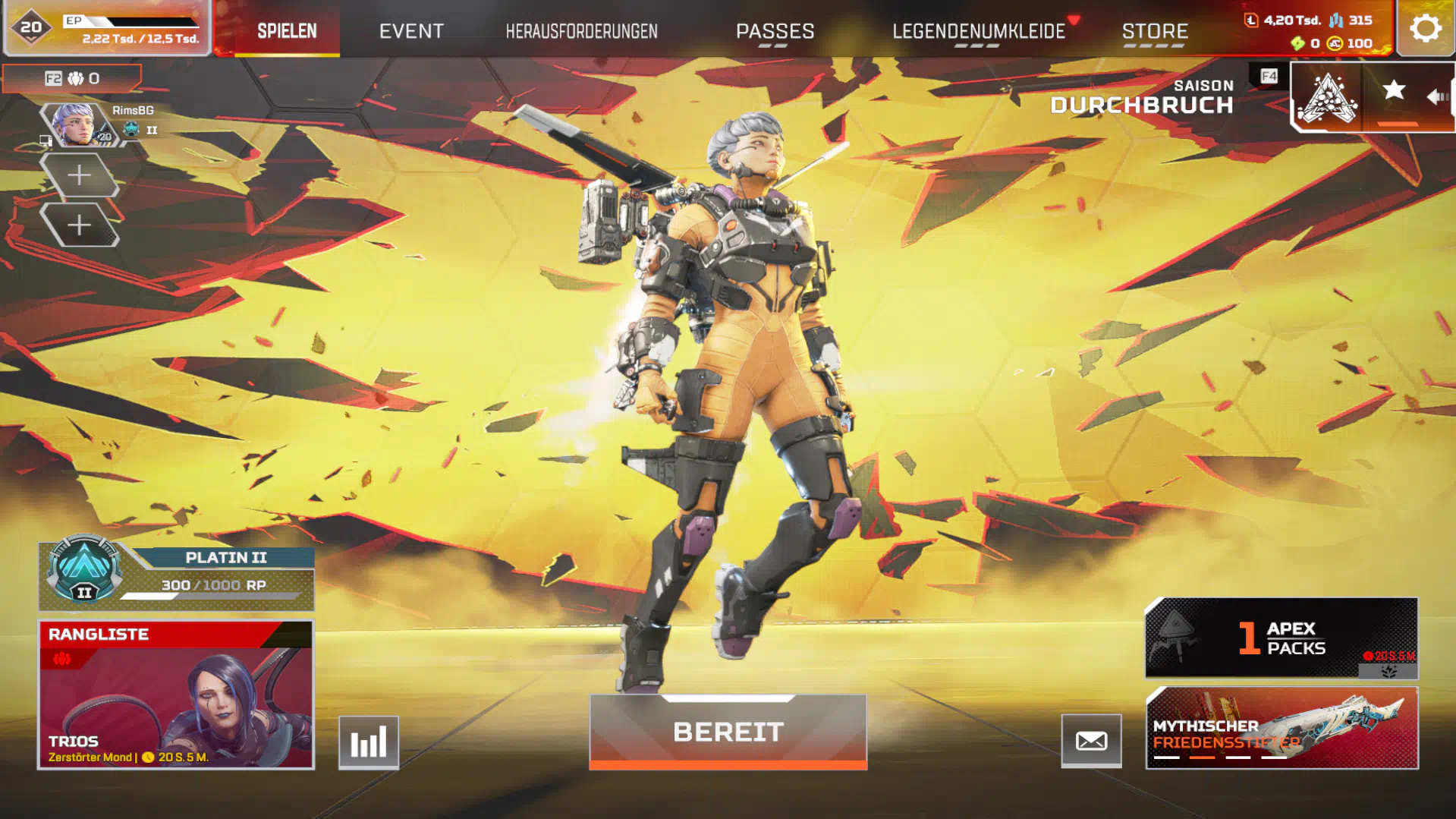Open the currency balance panel
Image resolution: width=1456 pixels, height=819 pixels.
click(x=1317, y=31)
